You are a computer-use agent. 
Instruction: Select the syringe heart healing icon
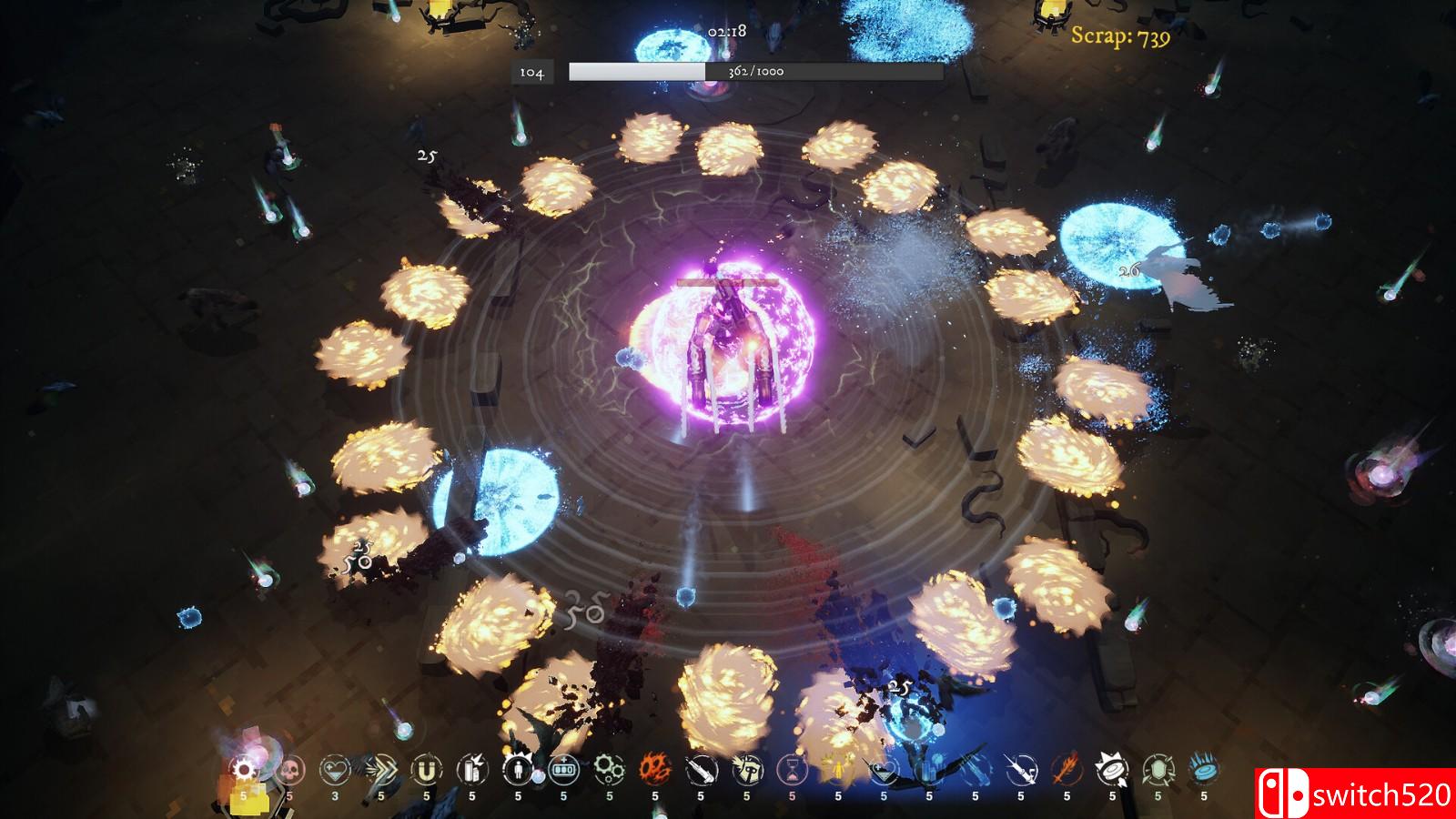point(882,772)
